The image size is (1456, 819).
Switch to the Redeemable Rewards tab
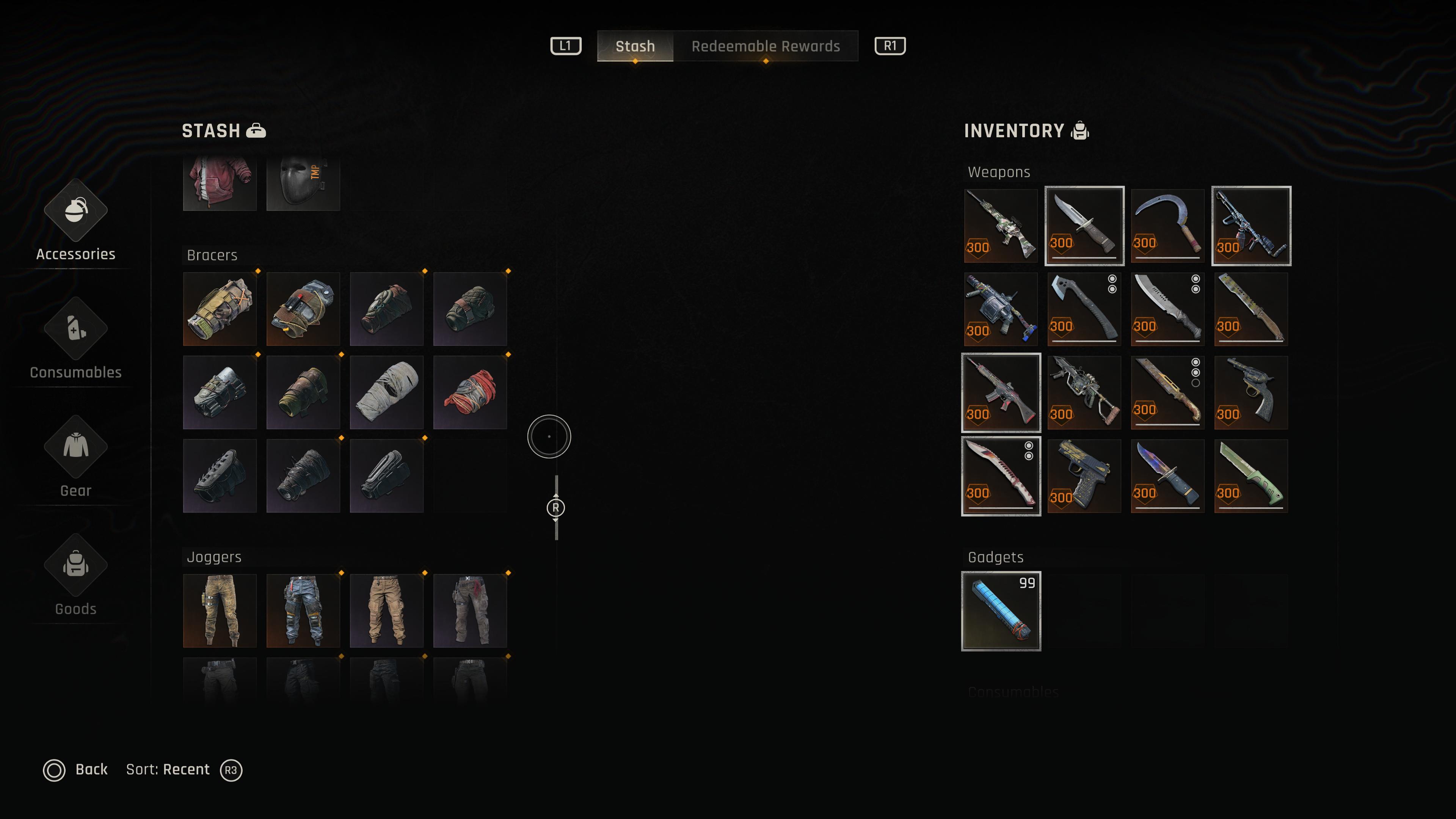point(765,46)
